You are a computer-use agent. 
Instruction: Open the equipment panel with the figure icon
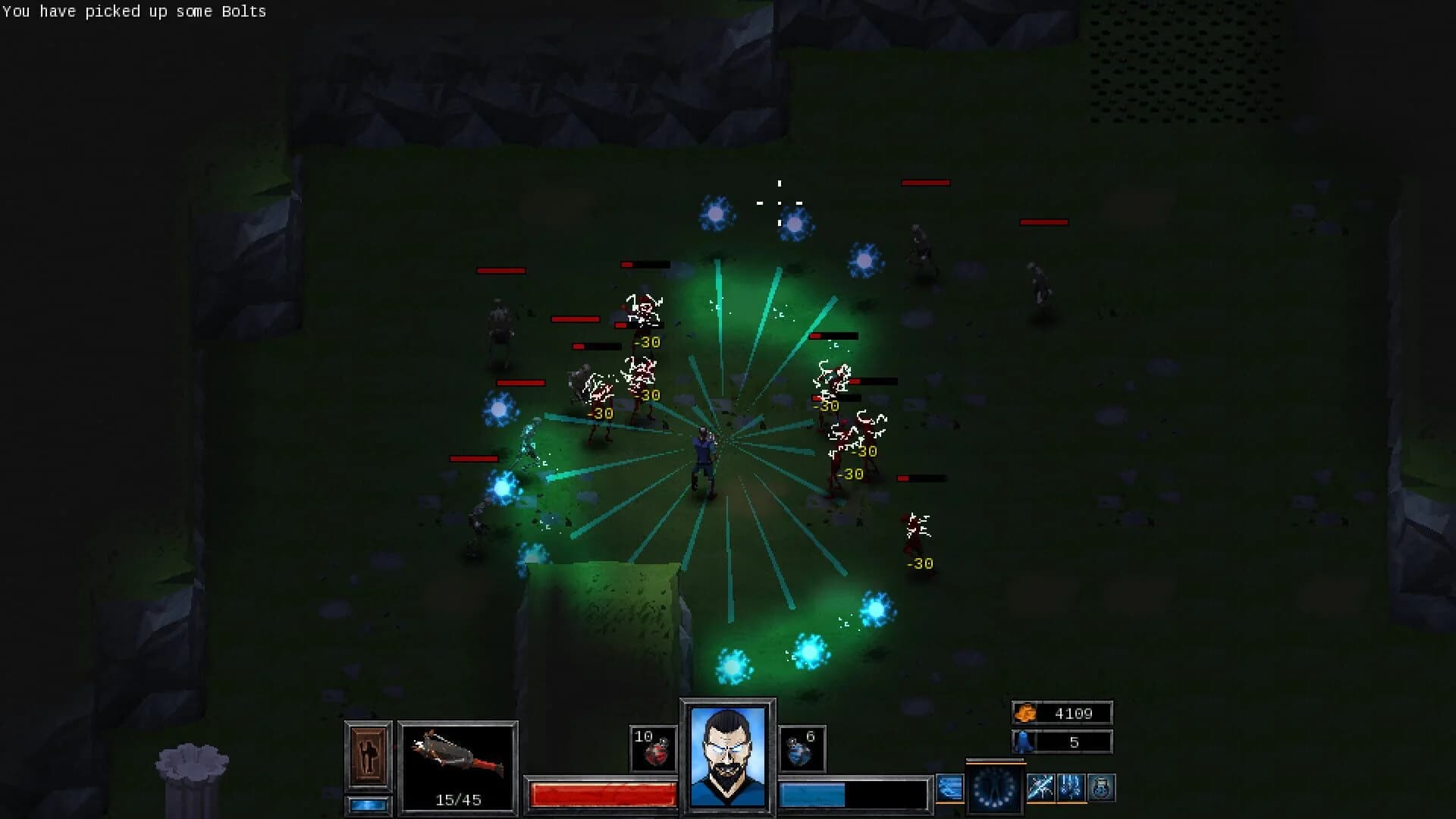click(368, 756)
